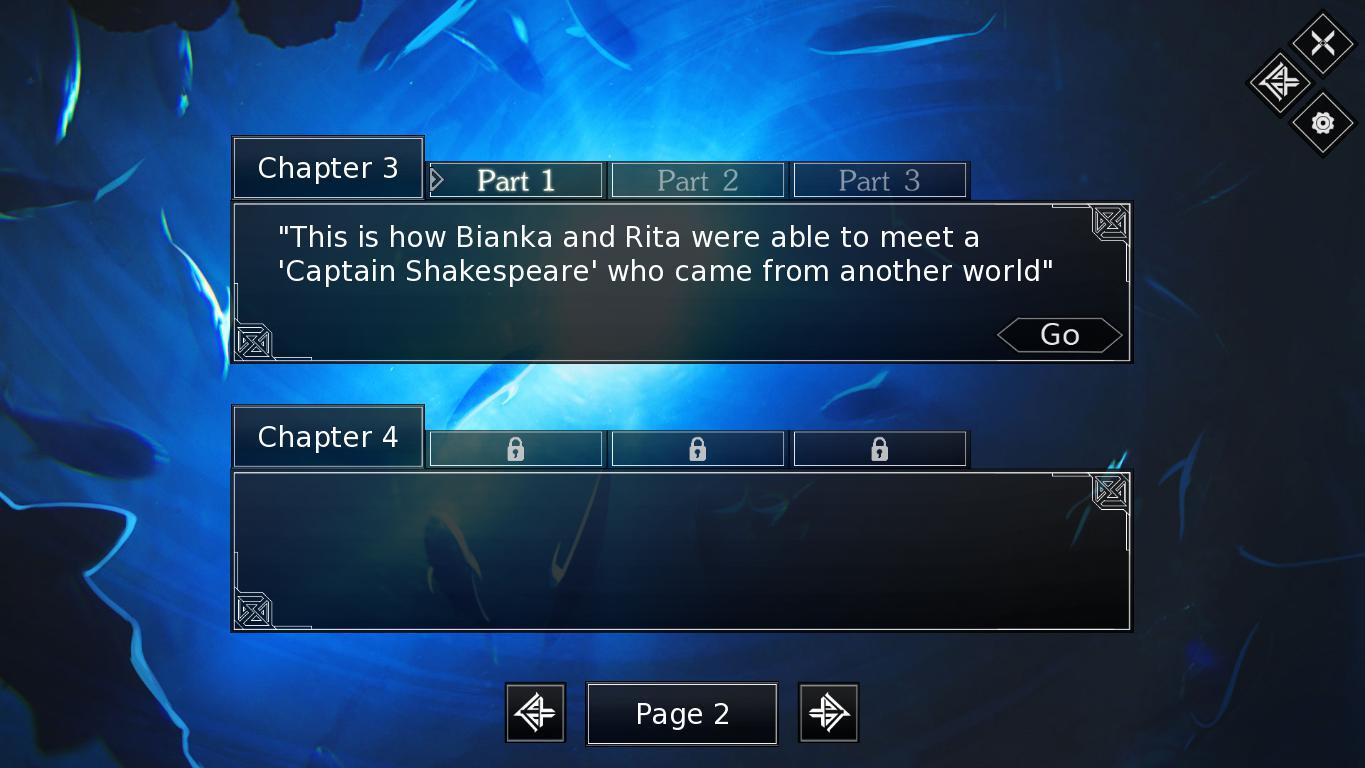Image resolution: width=1365 pixels, height=768 pixels.
Task: Select the Chapter 4 tab
Action: [327, 436]
